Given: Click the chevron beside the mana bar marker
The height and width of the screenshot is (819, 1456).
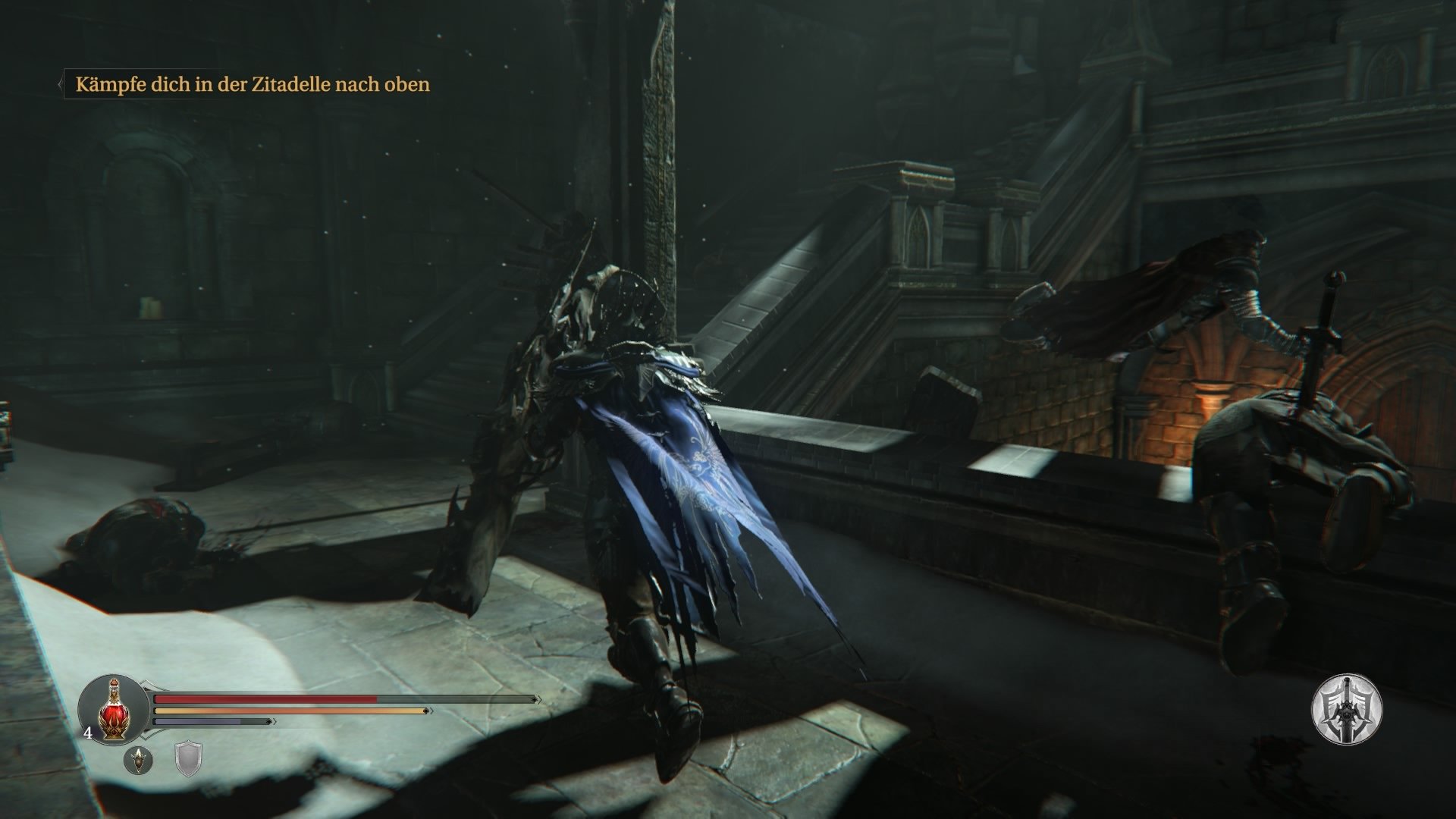Looking at the screenshot, I should coord(272,721).
